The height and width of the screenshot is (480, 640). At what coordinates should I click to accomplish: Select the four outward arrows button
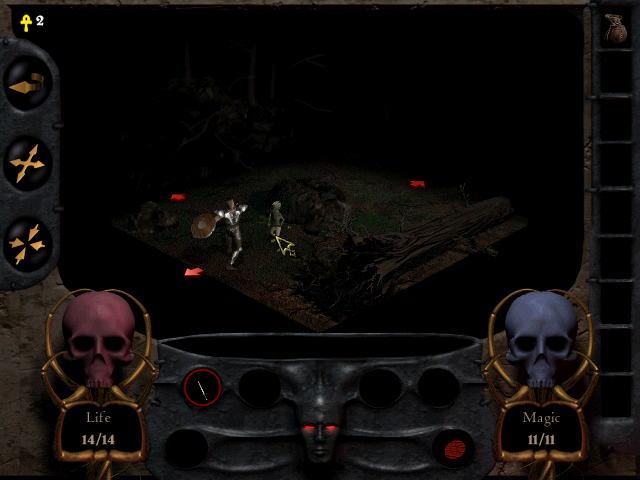27,162
